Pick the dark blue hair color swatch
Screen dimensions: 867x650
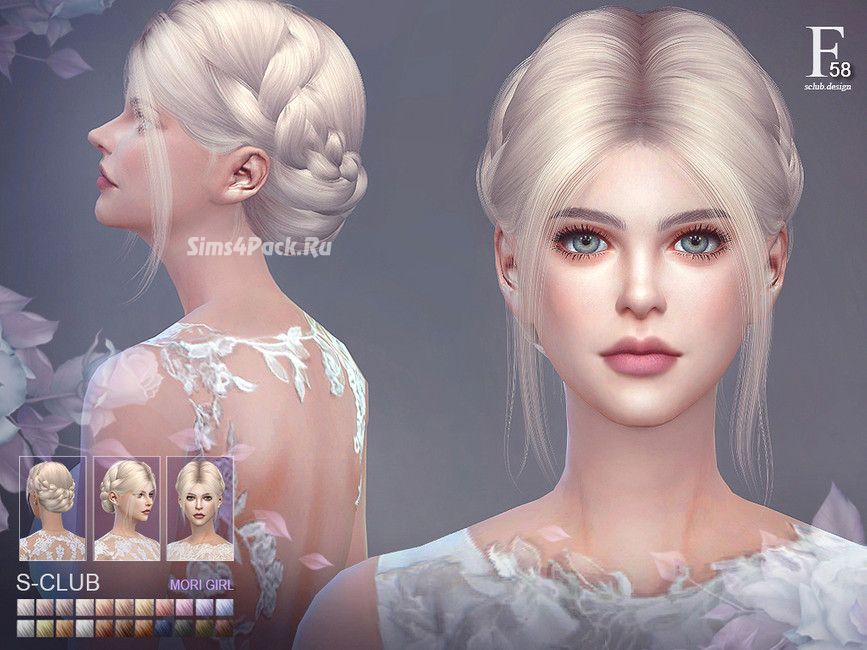(x=165, y=627)
